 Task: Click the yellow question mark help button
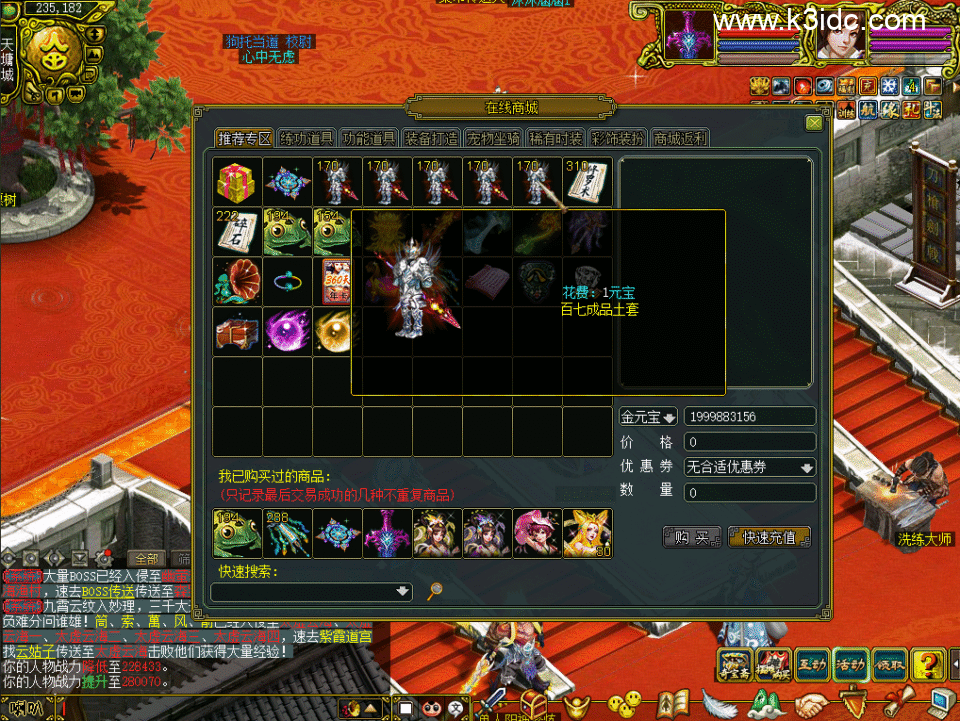point(929,663)
